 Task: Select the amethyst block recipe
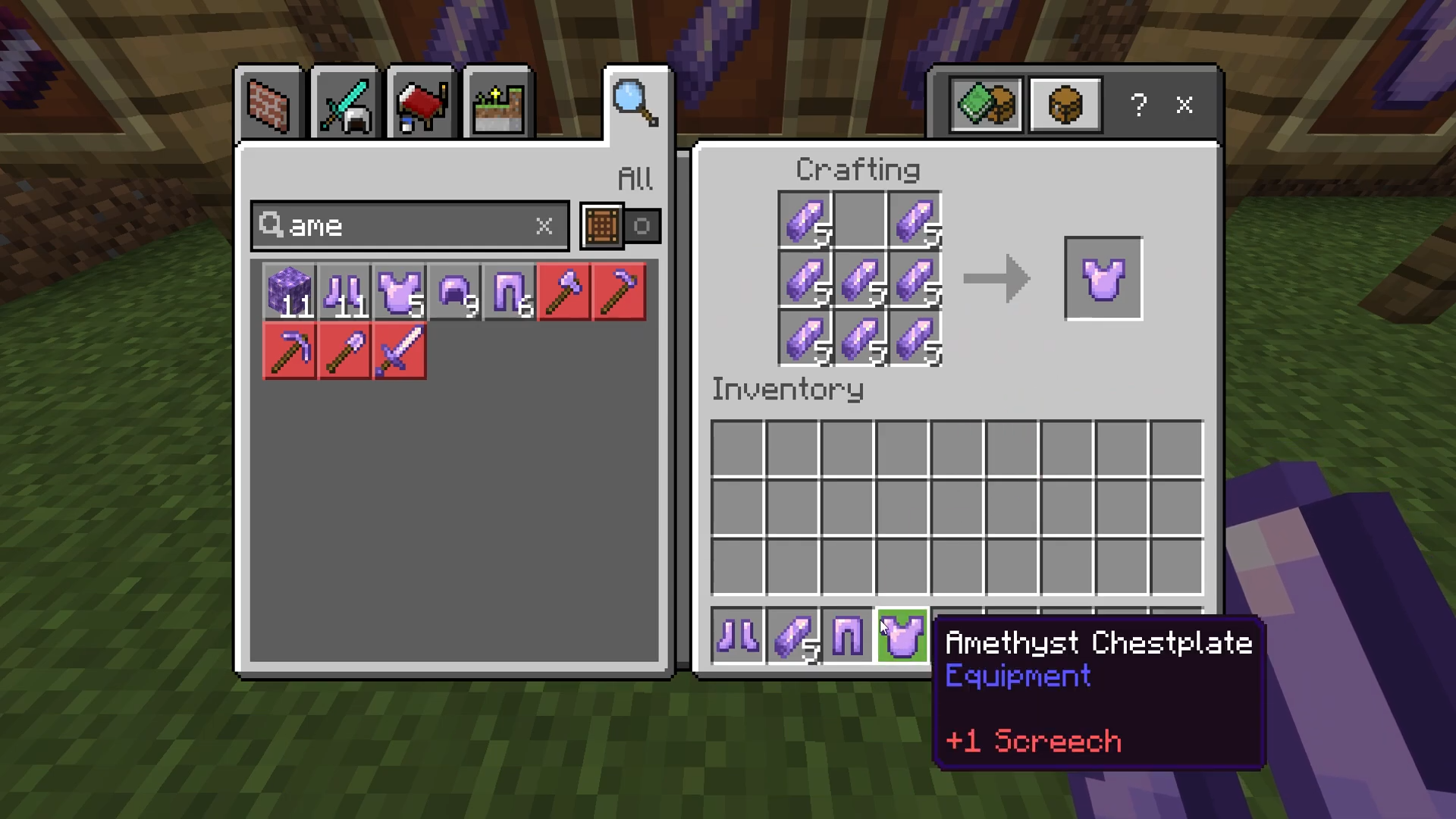[x=290, y=292]
